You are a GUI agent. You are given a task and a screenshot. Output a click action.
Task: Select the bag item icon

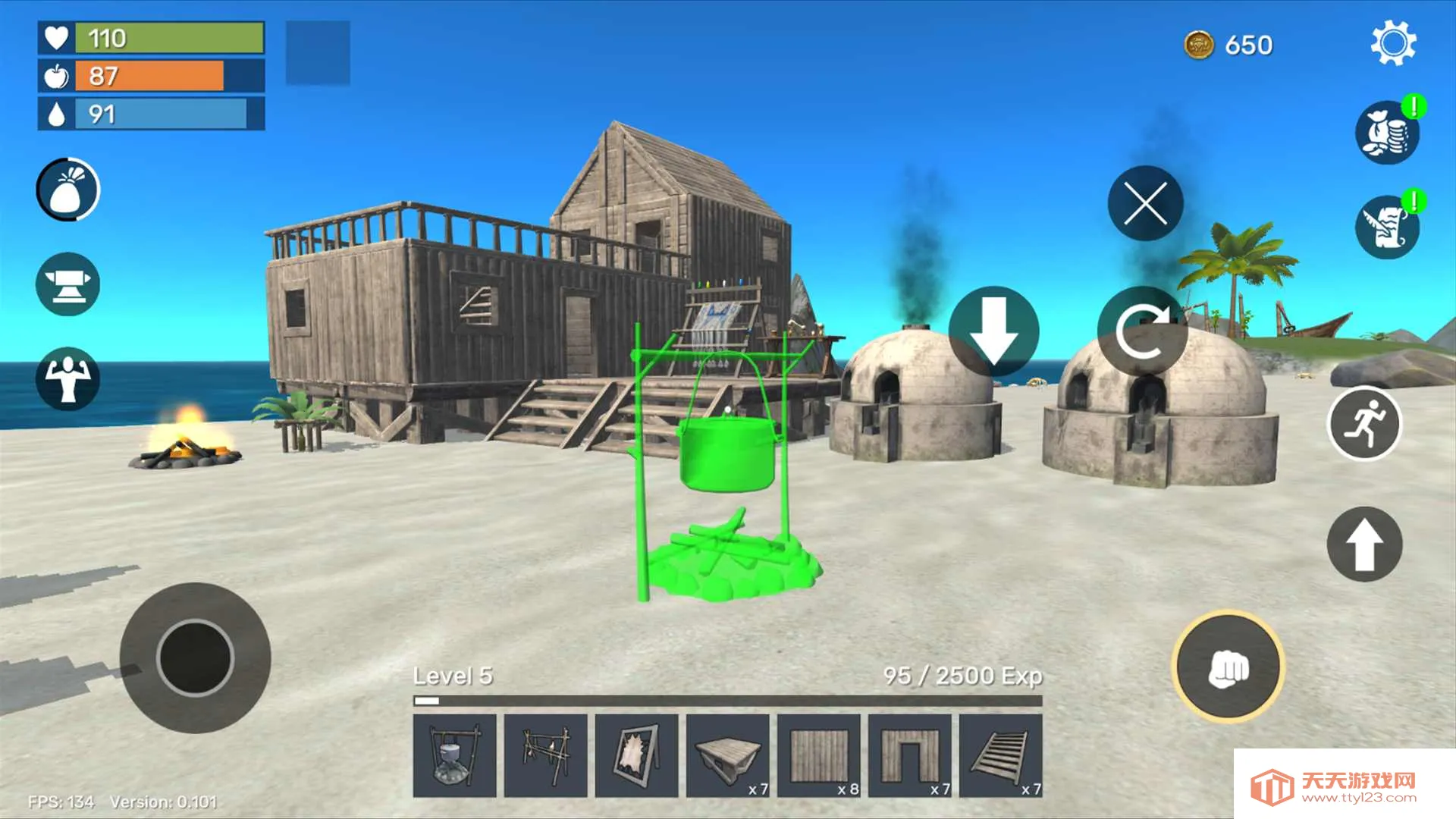[x=67, y=190]
